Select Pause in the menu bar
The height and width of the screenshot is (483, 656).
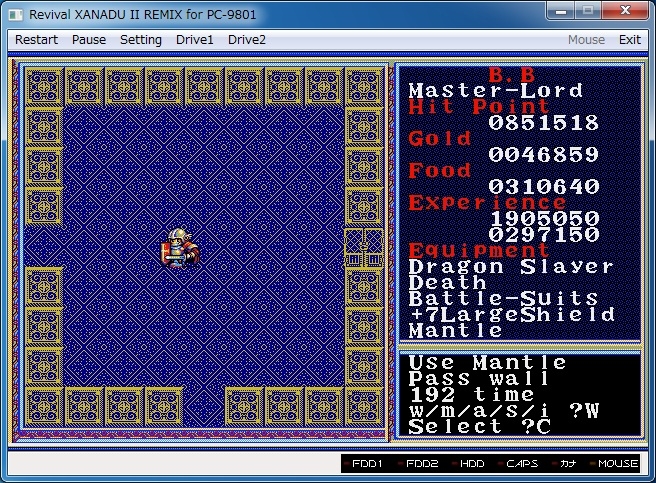[89, 40]
